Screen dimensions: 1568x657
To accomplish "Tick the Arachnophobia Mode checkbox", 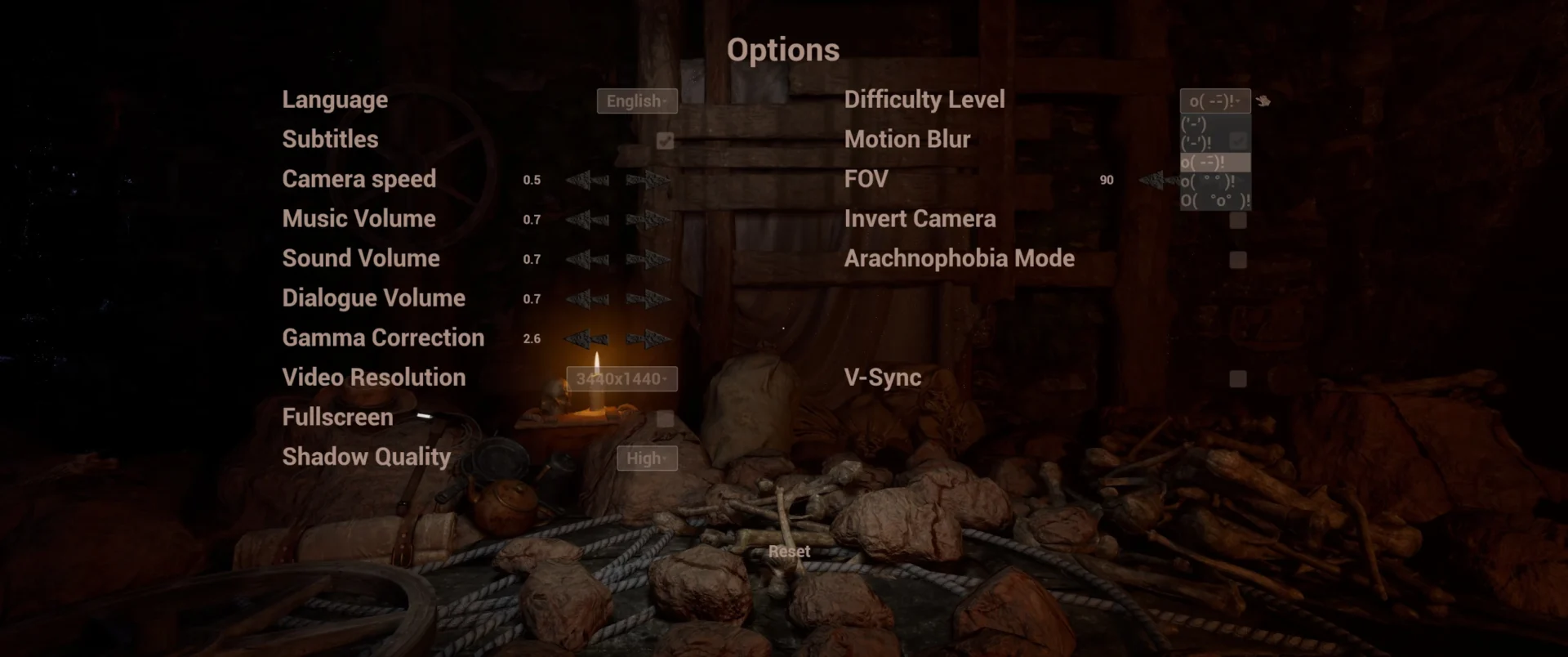I will (x=1238, y=260).
